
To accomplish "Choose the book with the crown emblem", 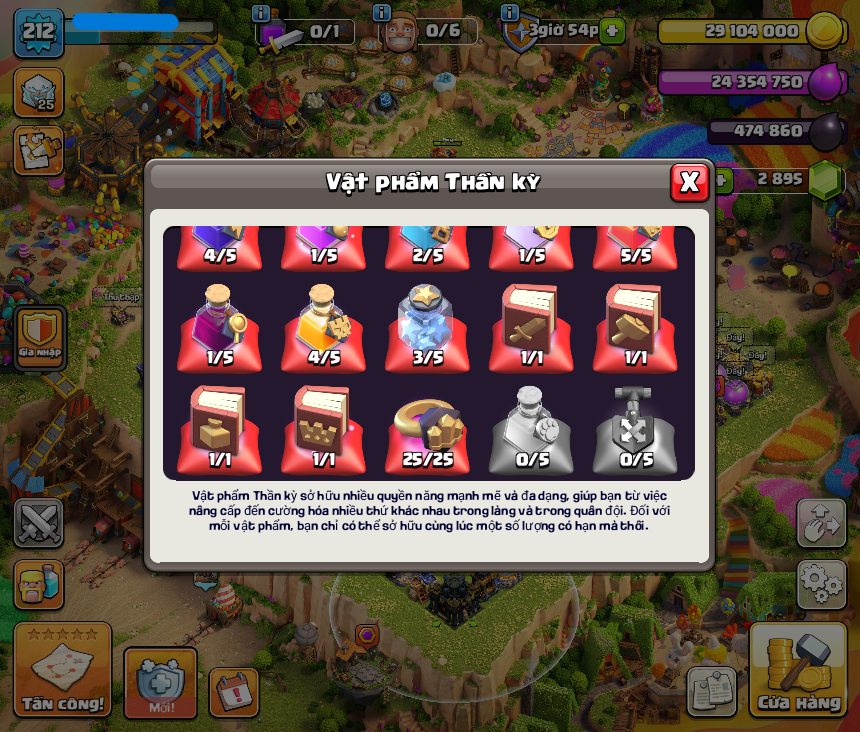I will click(x=323, y=428).
